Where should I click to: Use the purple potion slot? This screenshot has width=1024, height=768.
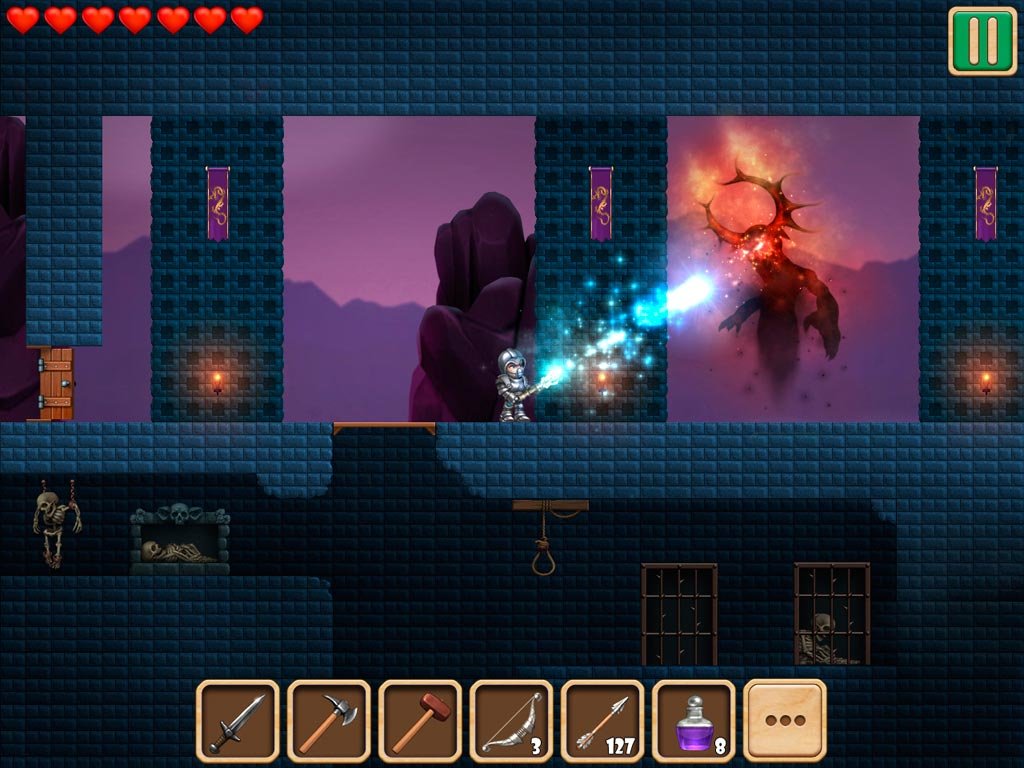point(693,721)
